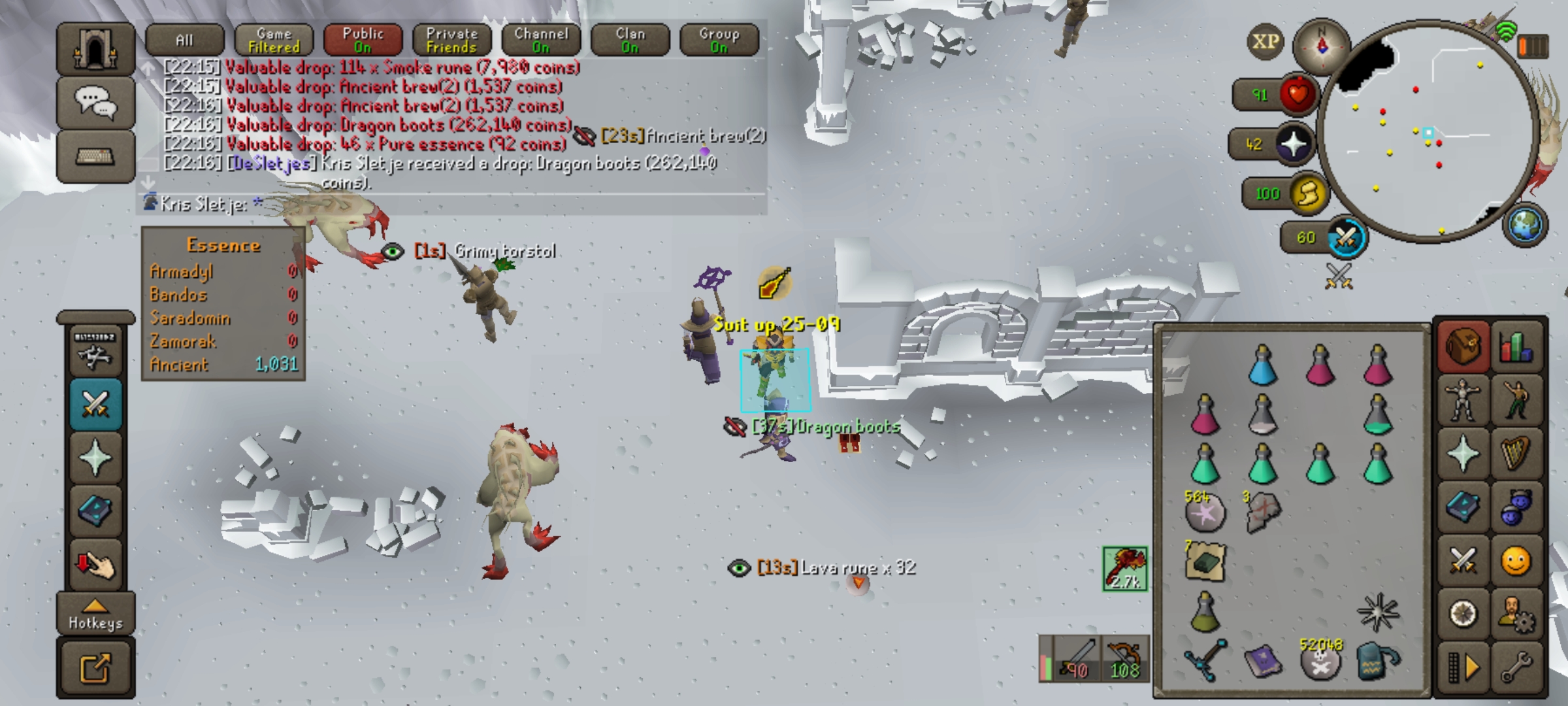This screenshot has width=1568, height=706.
Task: Open the worn equipment tab
Action: (1463, 400)
